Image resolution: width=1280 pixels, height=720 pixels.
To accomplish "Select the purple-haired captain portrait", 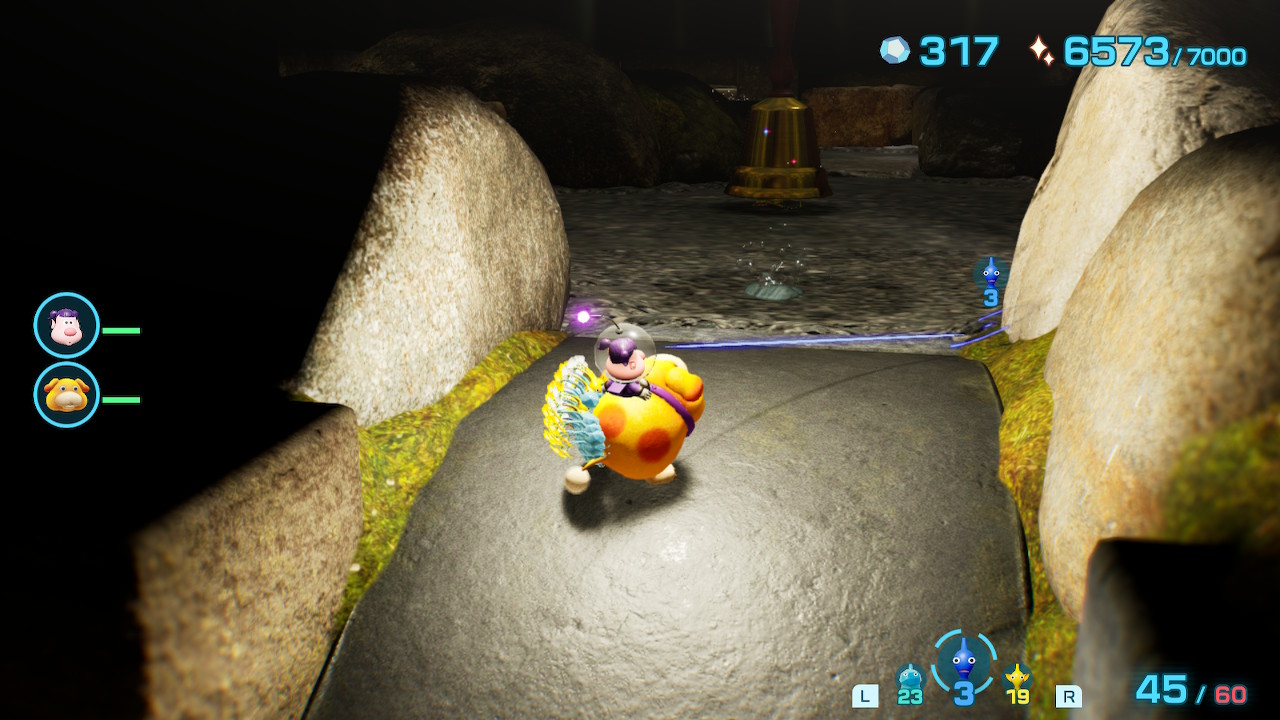I will pyautogui.click(x=67, y=326).
